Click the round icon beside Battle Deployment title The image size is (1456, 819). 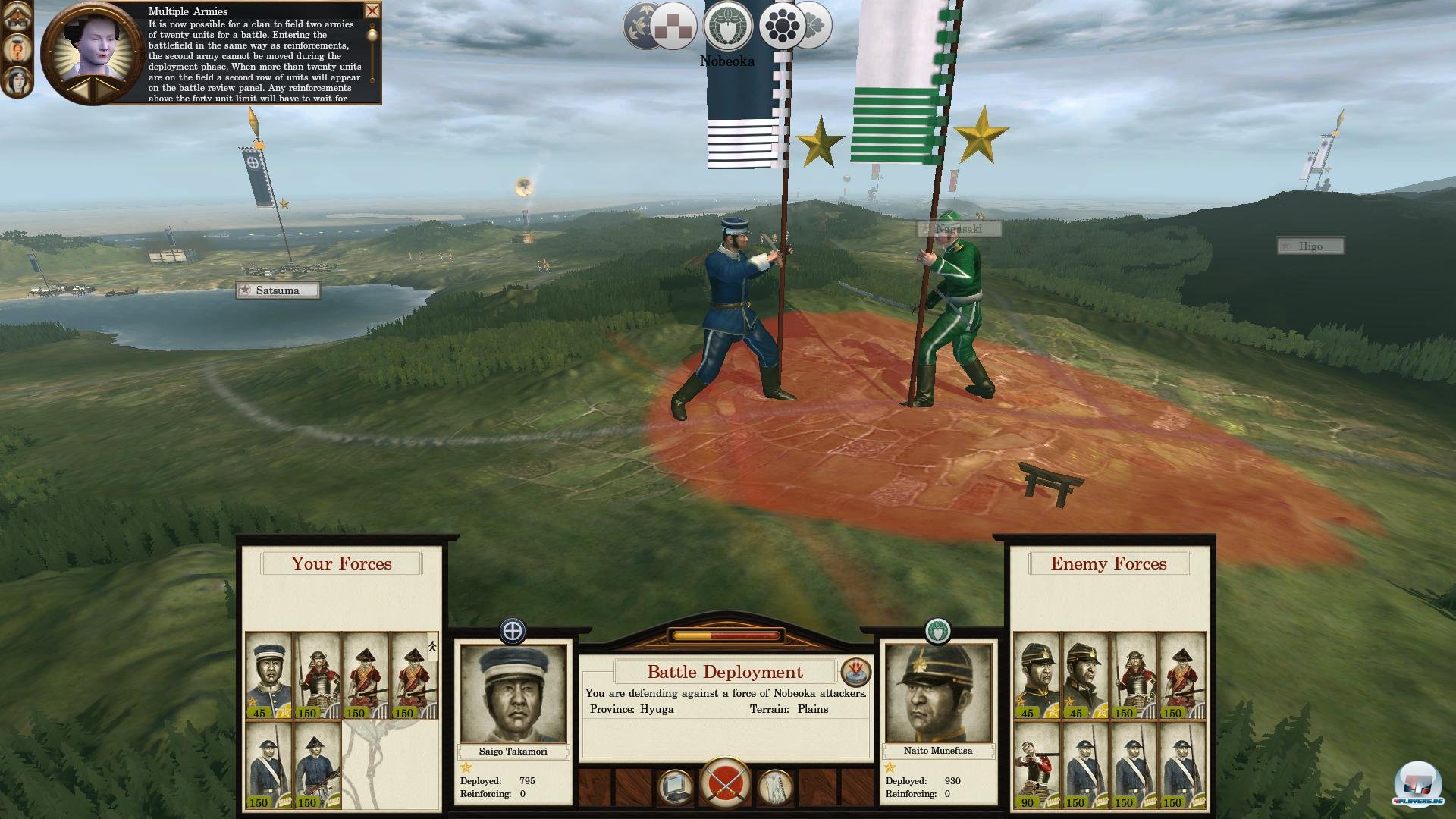[856, 672]
